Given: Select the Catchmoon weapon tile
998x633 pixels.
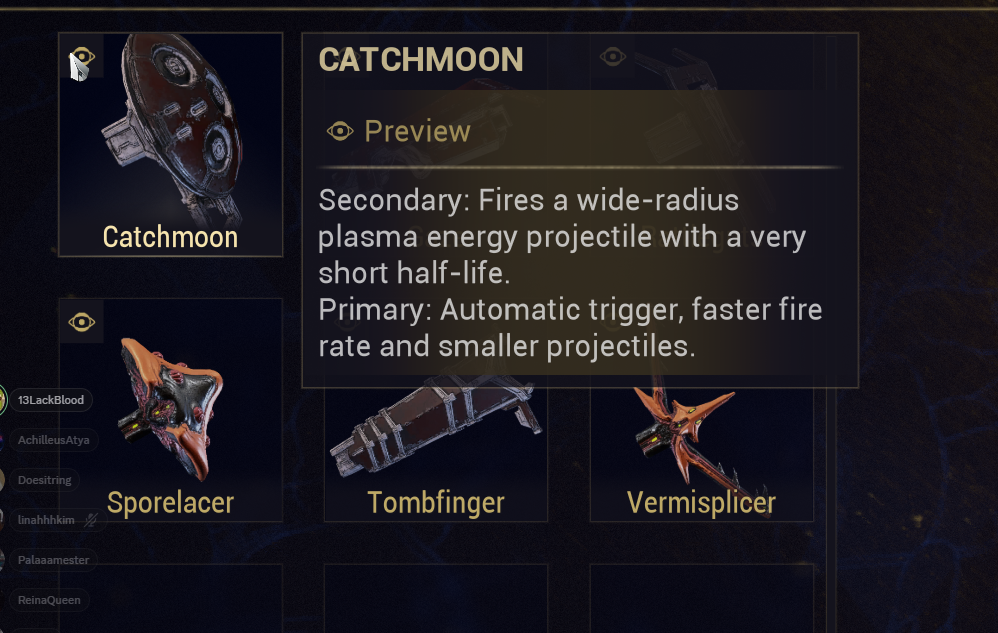Looking at the screenshot, I should pyautogui.click(x=170, y=145).
